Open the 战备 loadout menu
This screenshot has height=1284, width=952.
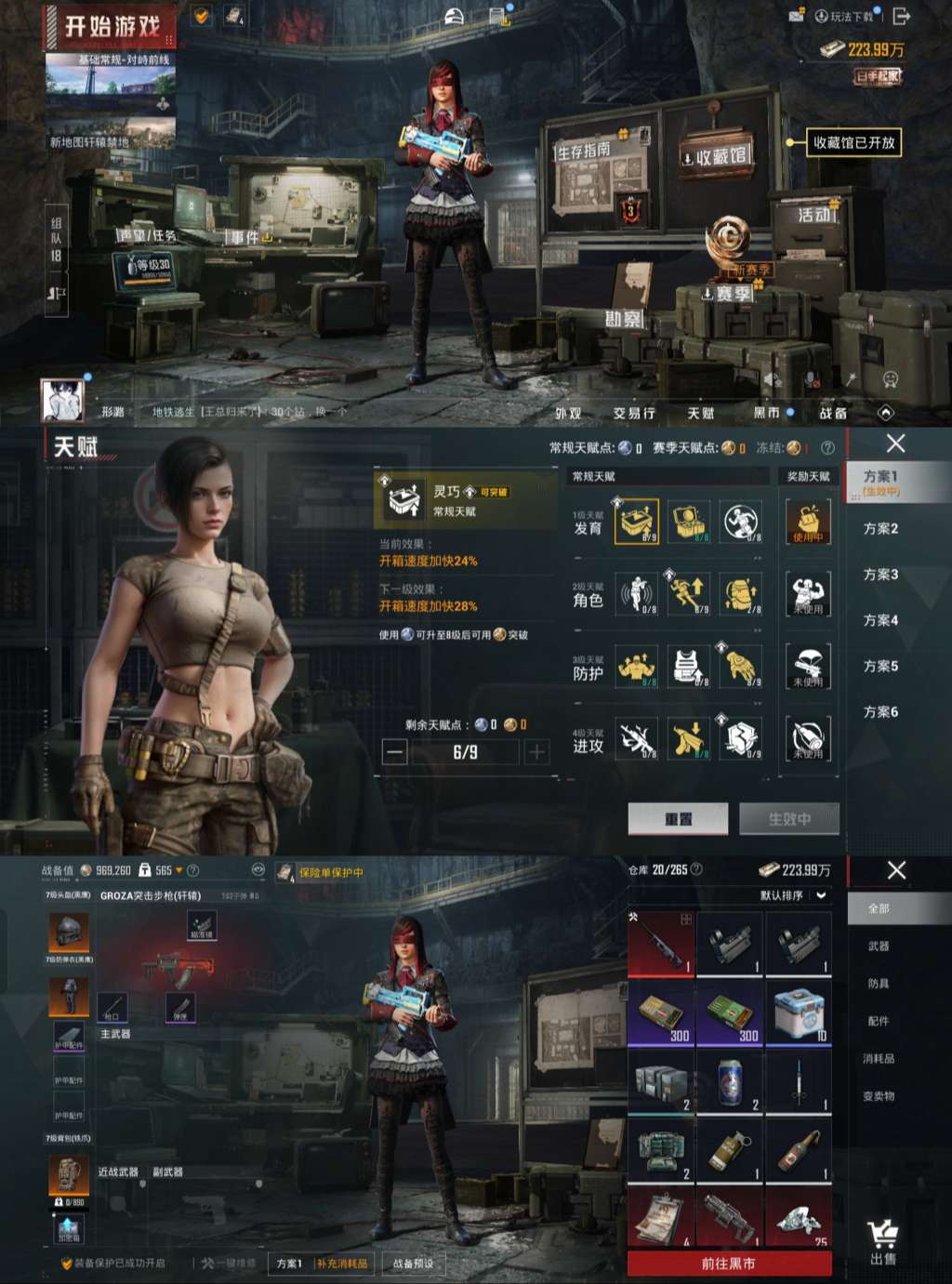(x=832, y=413)
